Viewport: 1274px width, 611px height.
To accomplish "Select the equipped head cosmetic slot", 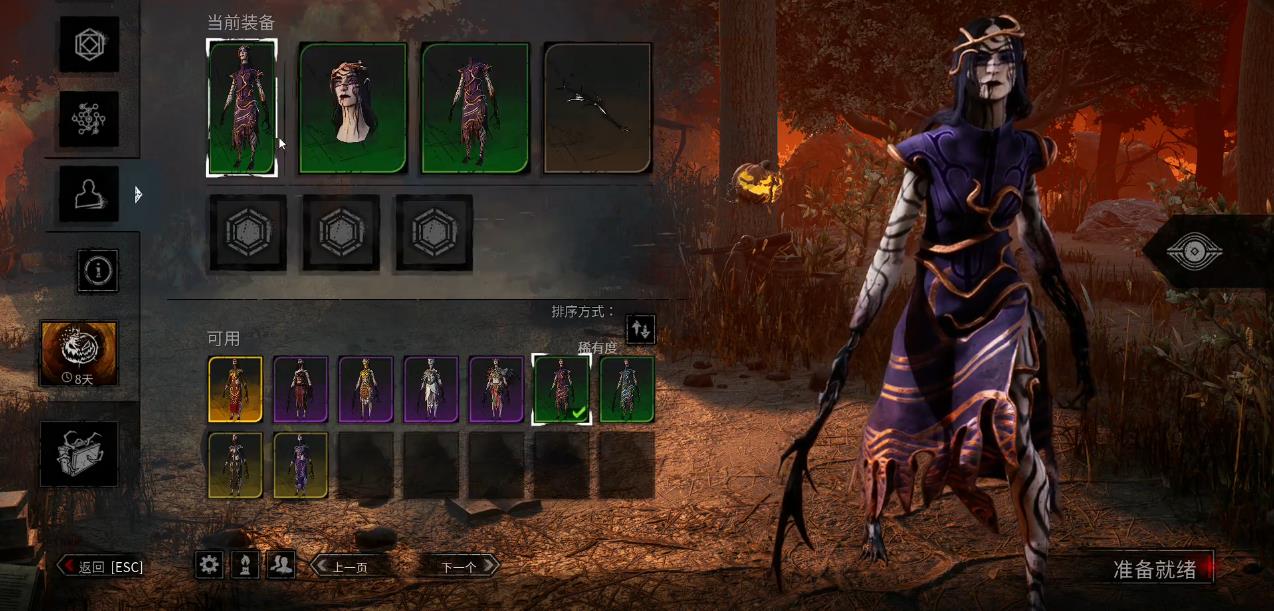I will 353,108.
